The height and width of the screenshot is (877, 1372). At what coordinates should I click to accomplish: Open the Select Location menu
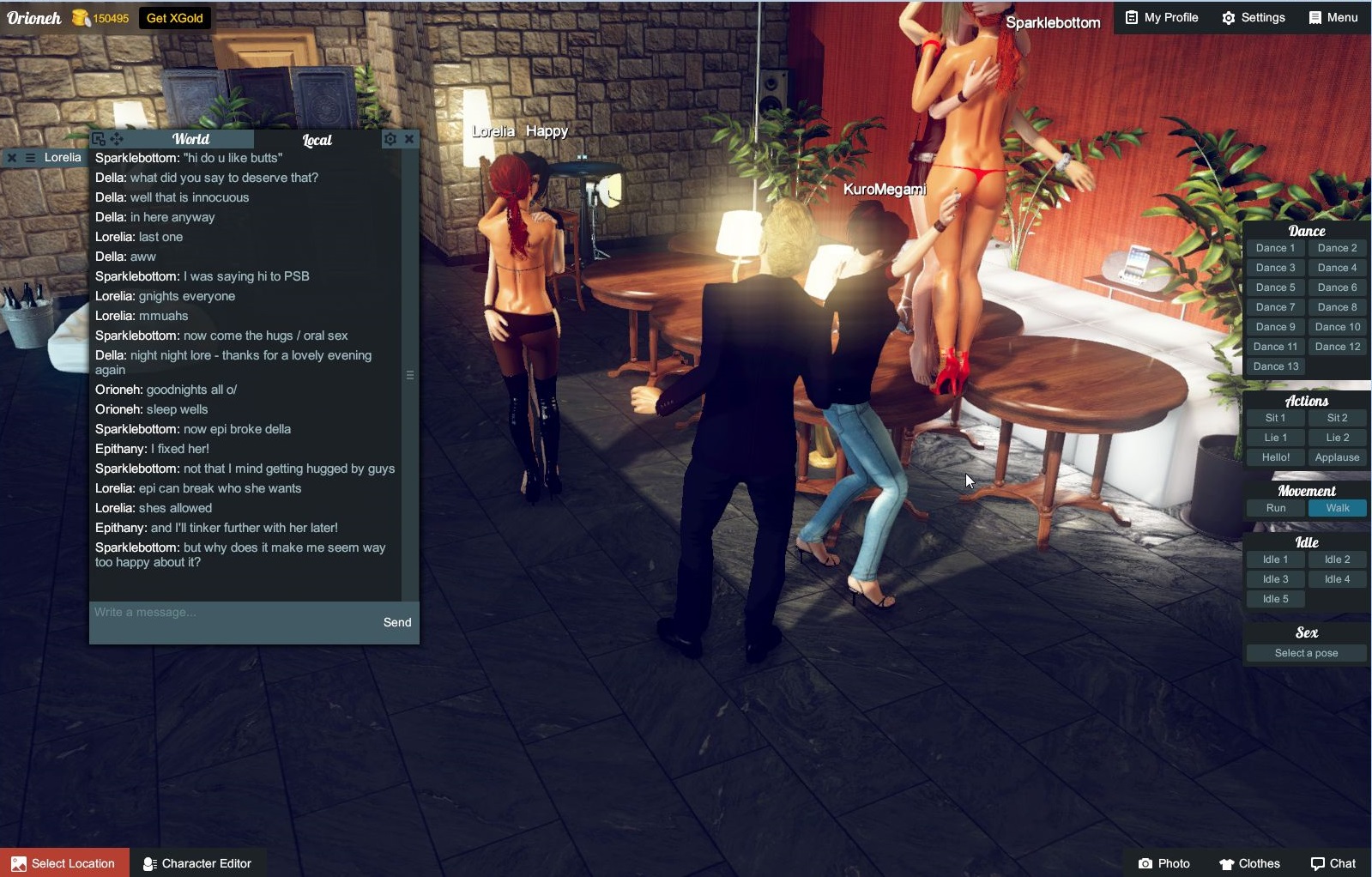click(64, 863)
